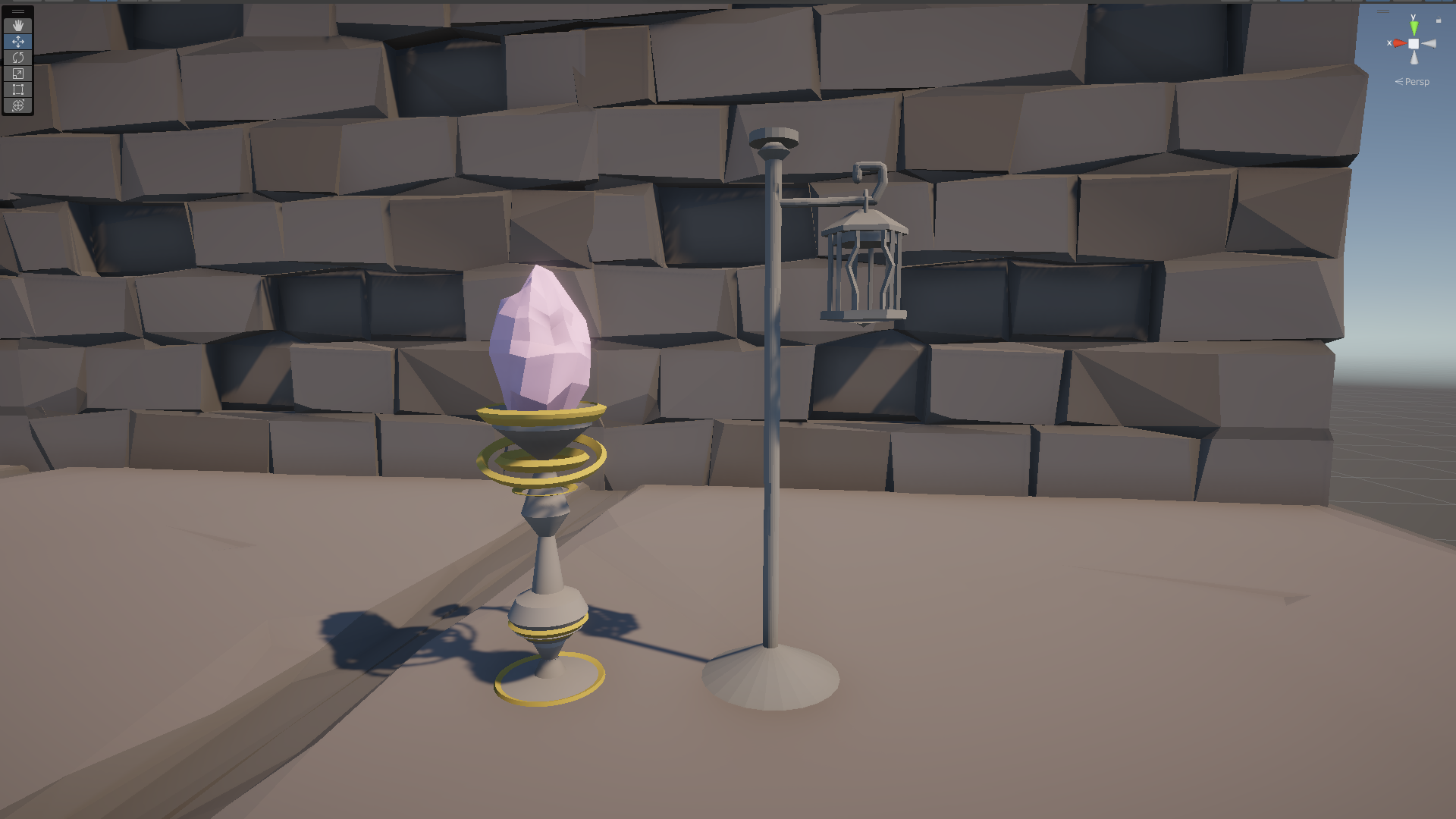This screenshot has width=1456, height=819.
Task: Select the Rect Transform tool
Action: pyautogui.click(x=18, y=89)
